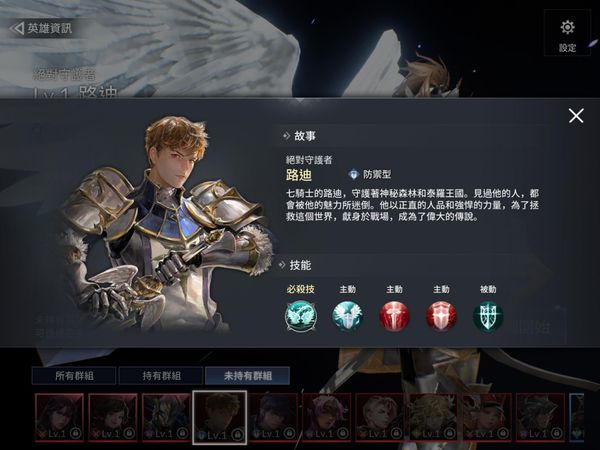Screen dimensions: 600x450
Task: Choose the highlighted 路迪 hero portrait
Action: 218,417
